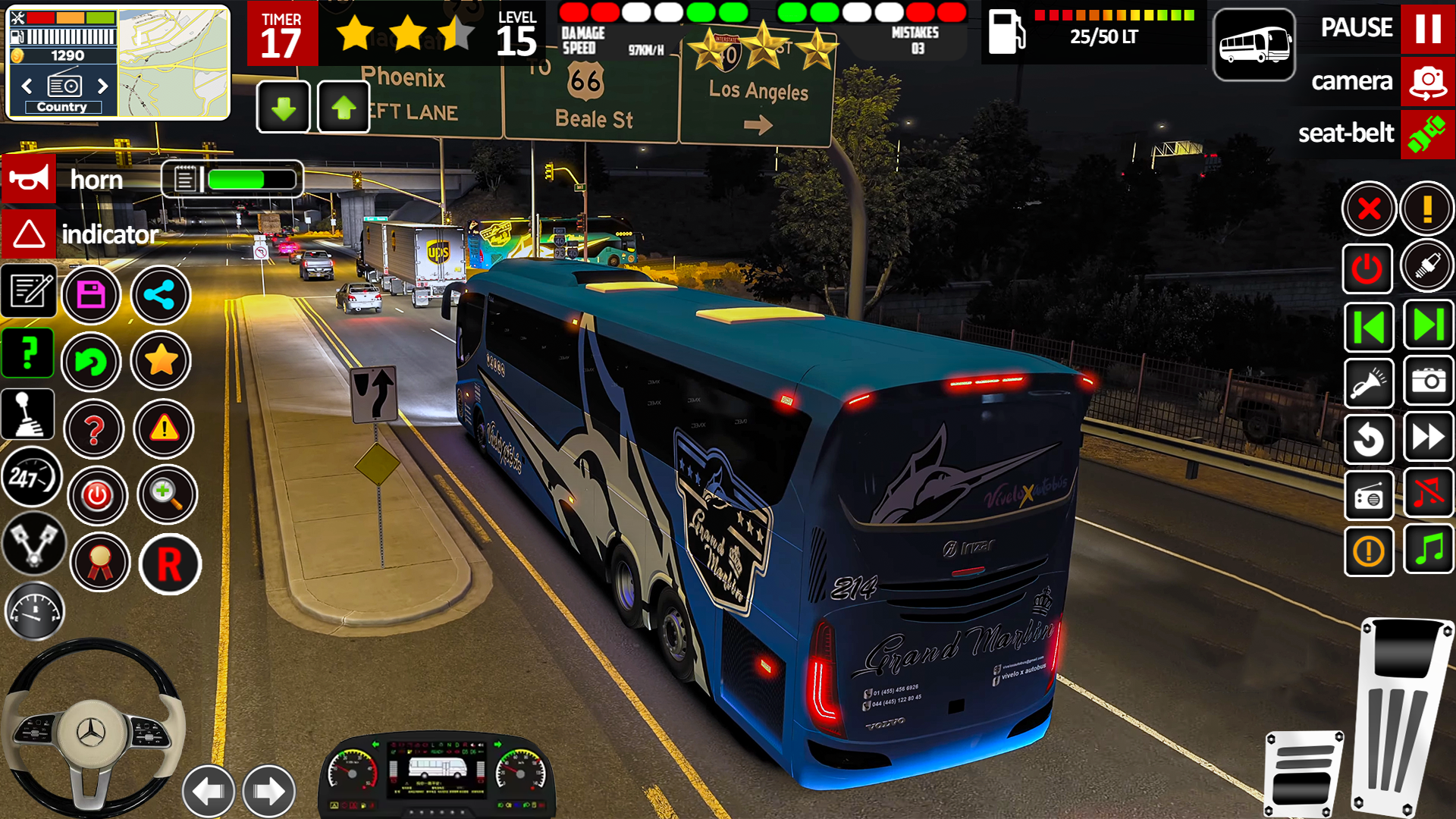Open the minimap
The height and width of the screenshot is (819, 1456).
(x=174, y=64)
